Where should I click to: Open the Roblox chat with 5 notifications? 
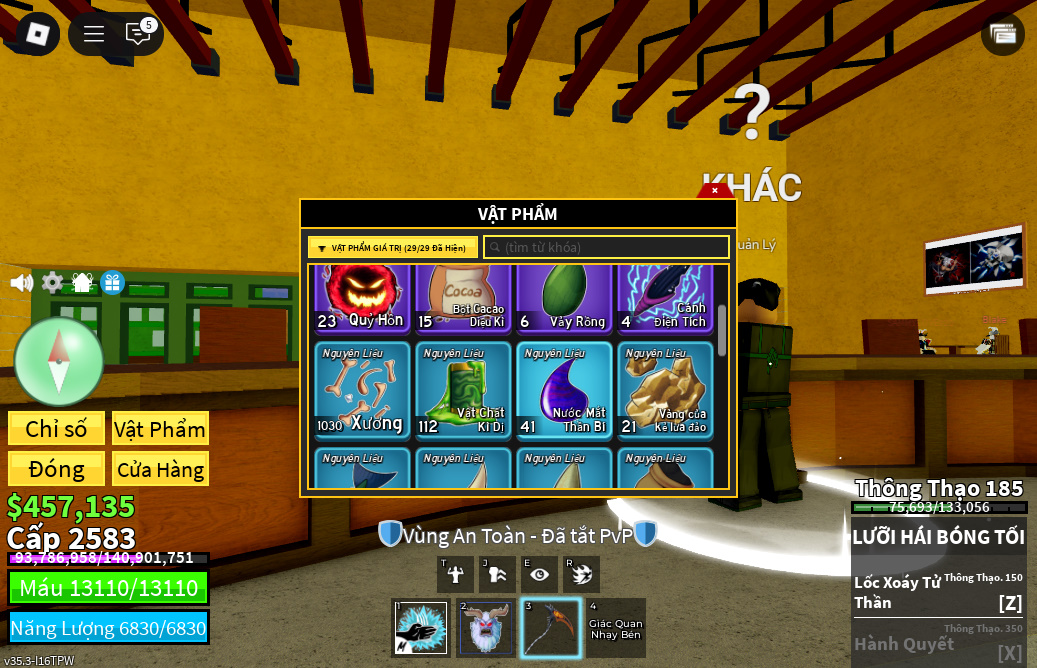139,33
